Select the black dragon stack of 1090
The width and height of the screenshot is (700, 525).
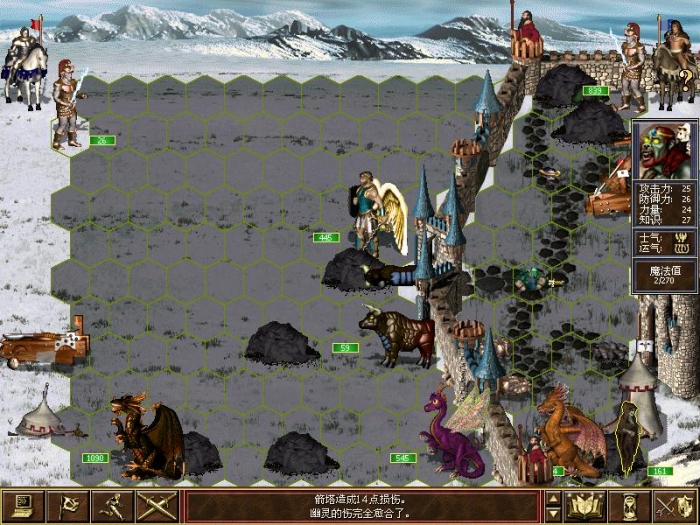click(x=145, y=437)
